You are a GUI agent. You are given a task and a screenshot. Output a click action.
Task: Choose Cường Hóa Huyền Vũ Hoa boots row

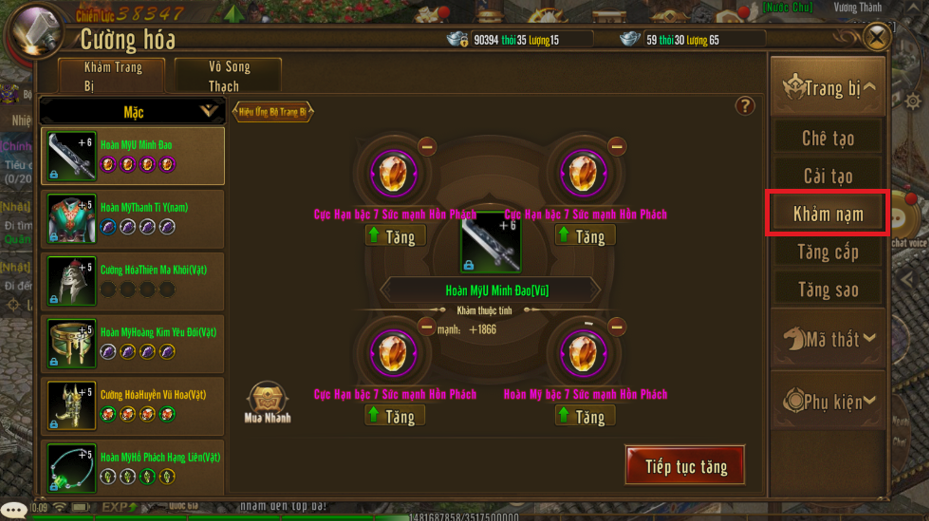coord(133,404)
